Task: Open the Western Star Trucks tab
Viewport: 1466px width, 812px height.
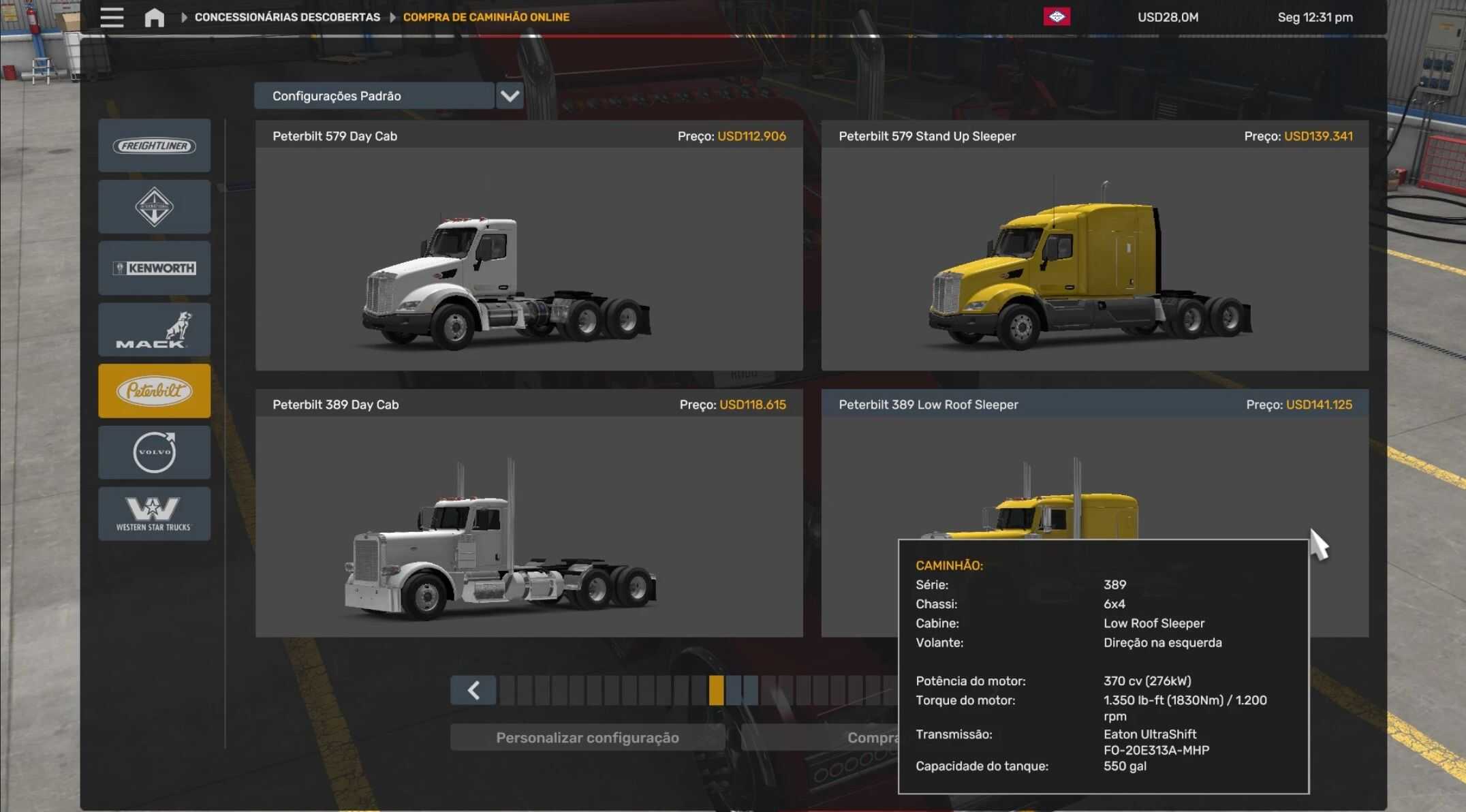Action: click(155, 514)
